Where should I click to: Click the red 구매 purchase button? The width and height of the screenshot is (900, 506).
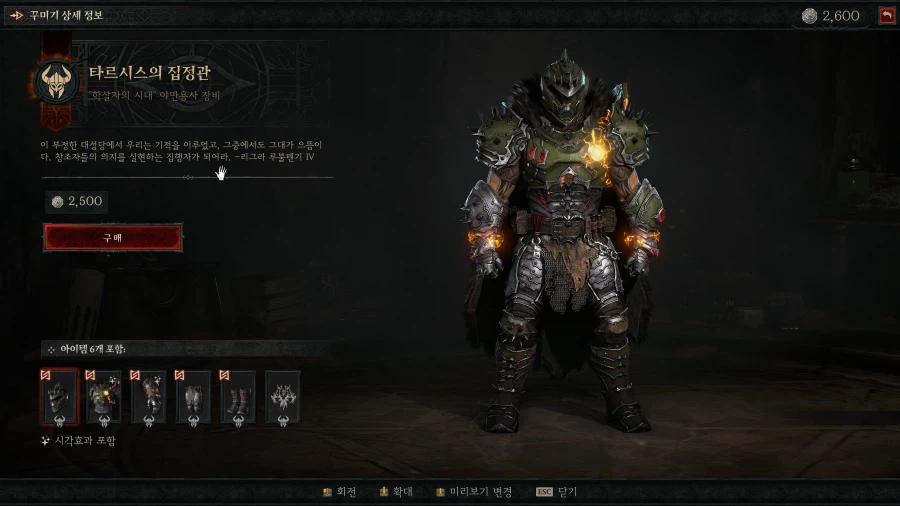point(113,238)
